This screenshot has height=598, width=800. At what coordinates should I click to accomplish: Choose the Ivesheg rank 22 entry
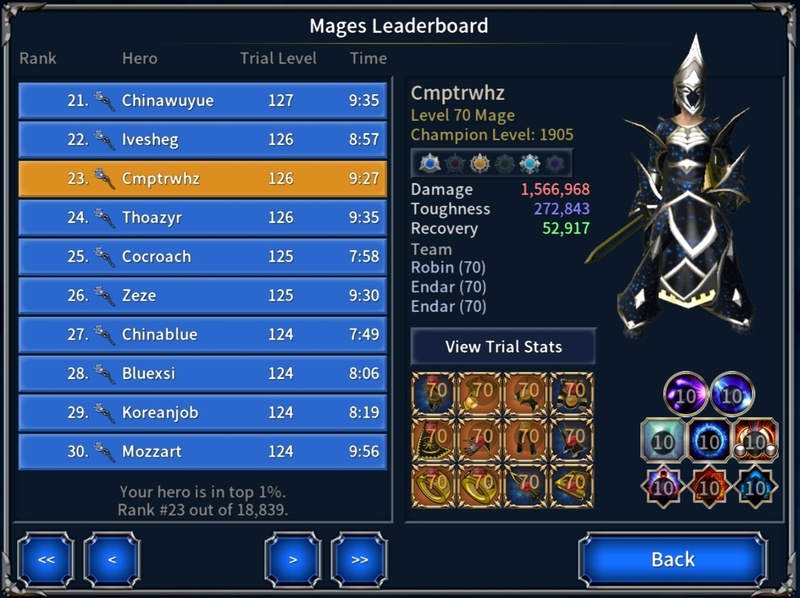tap(202, 140)
